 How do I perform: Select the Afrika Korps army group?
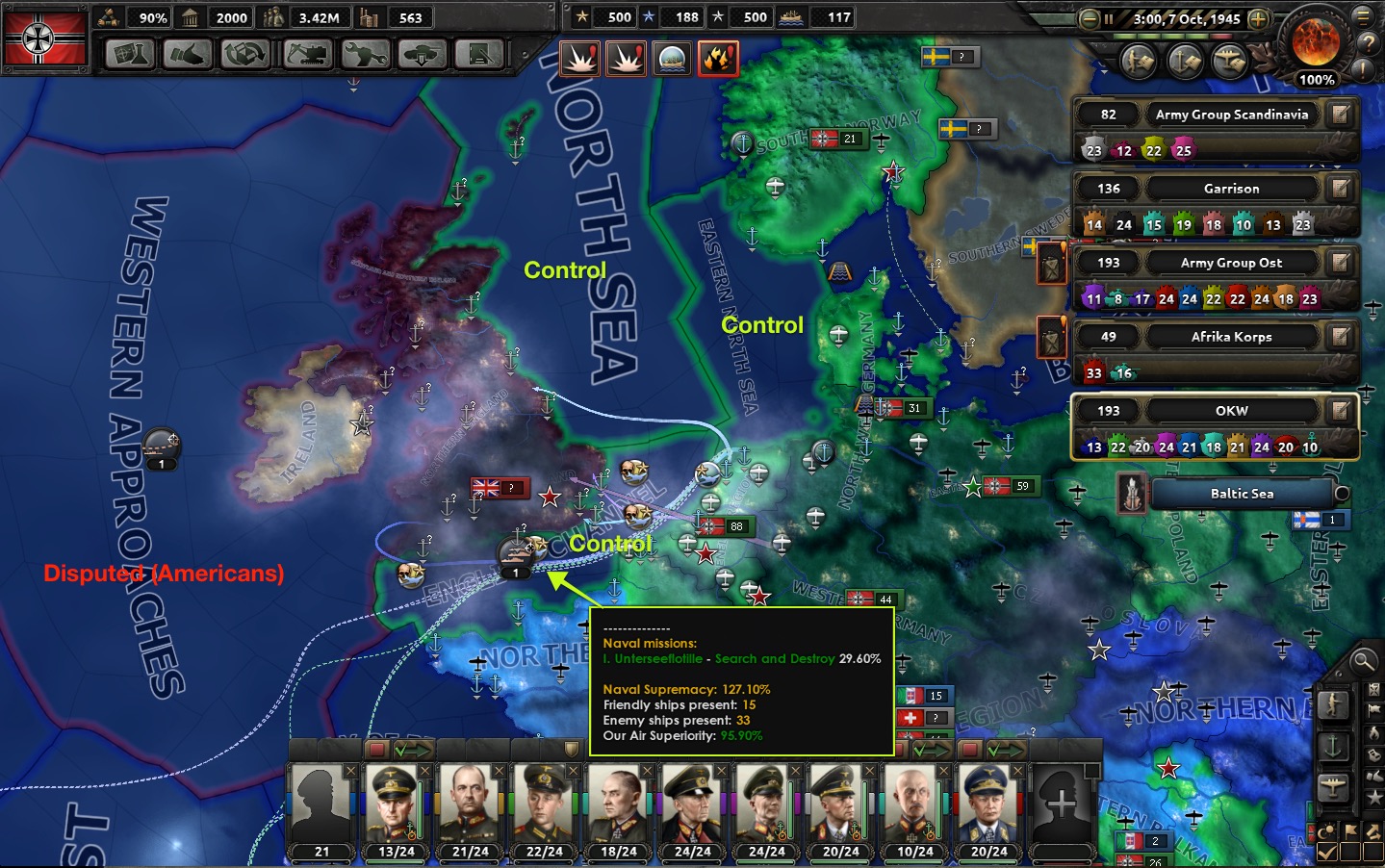pyautogui.click(x=1231, y=337)
